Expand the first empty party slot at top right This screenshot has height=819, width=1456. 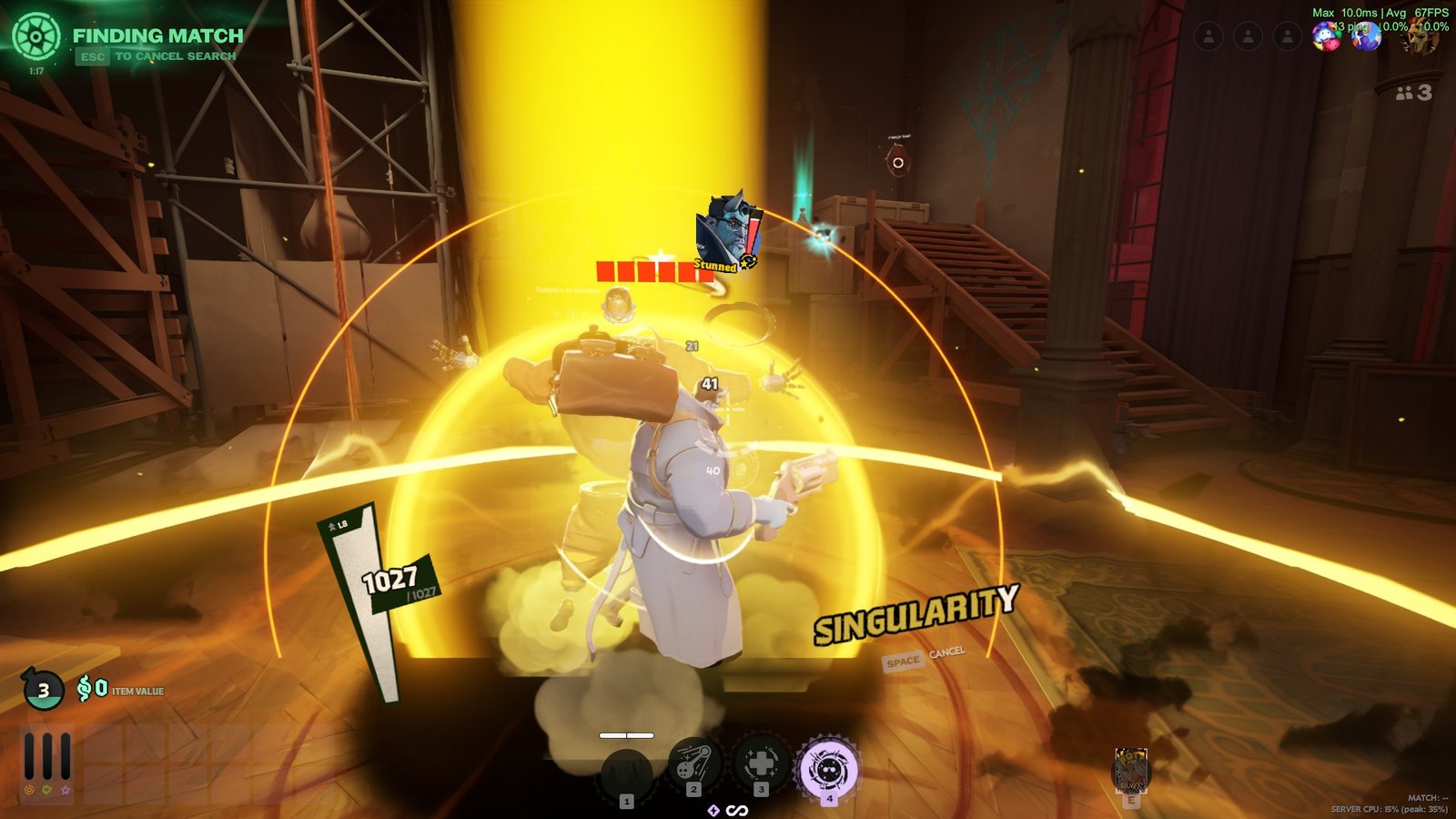[x=1209, y=36]
